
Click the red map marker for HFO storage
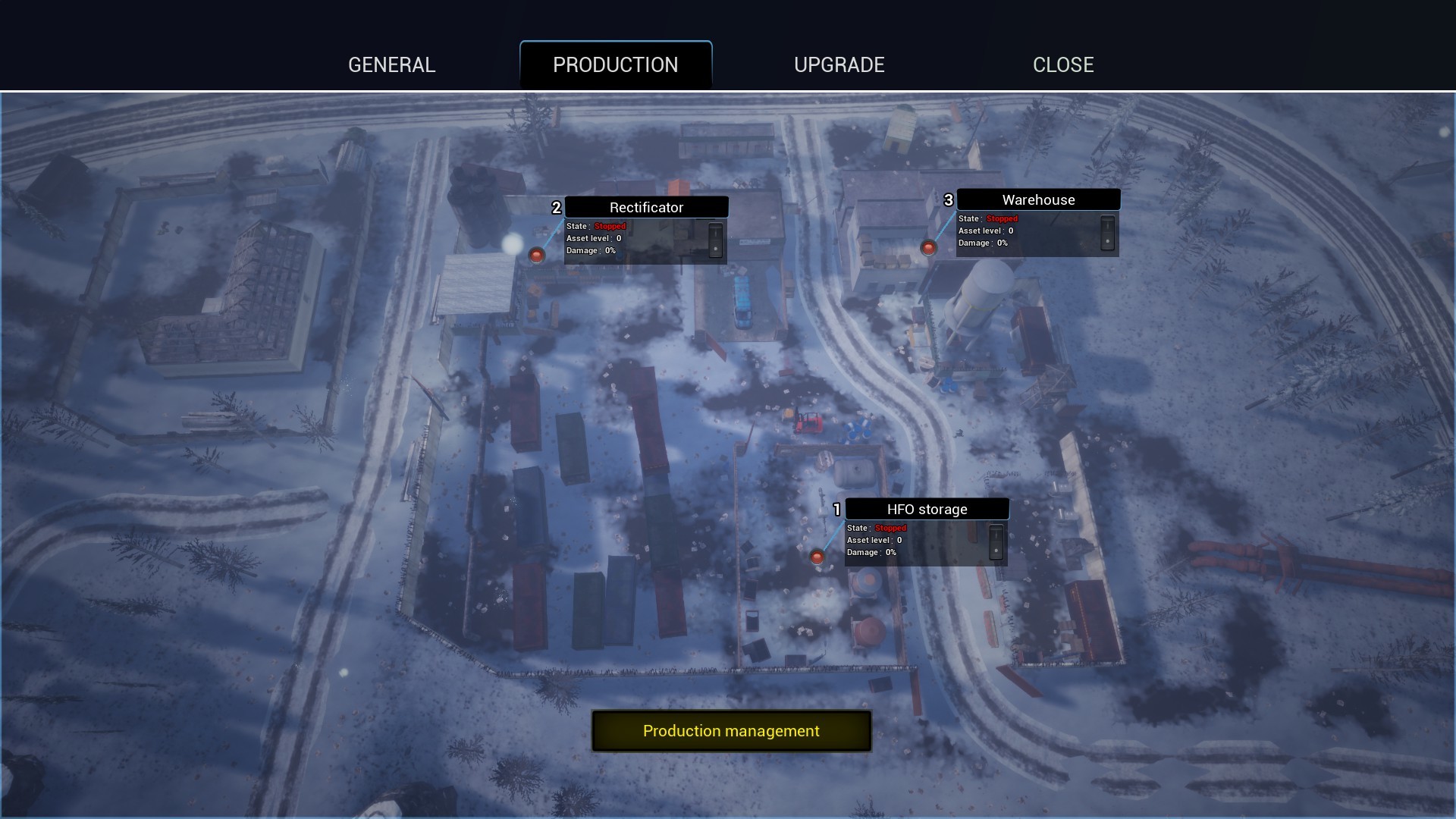(817, 557)
